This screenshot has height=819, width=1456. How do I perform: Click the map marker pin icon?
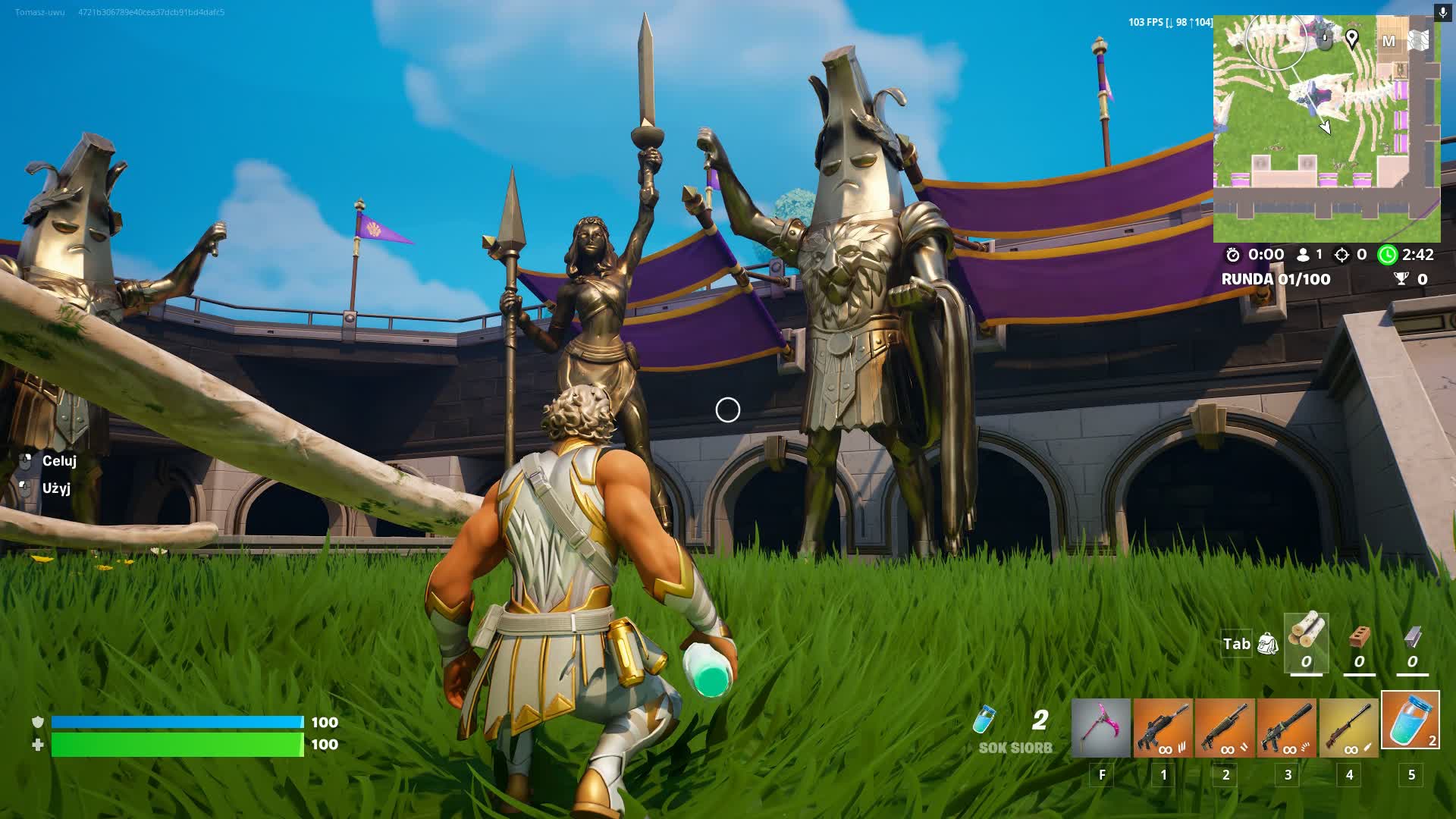pyautogui.click(x=1352, y=39)
